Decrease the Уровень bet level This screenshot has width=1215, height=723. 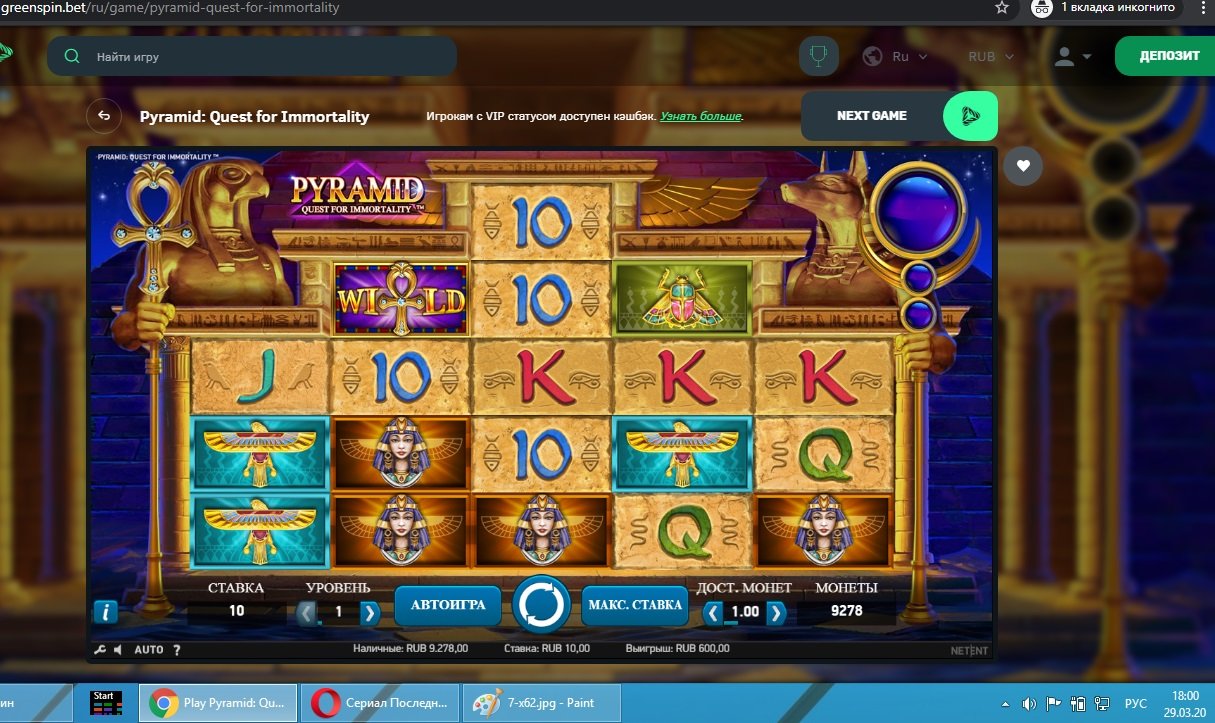[x=307, y=612]
